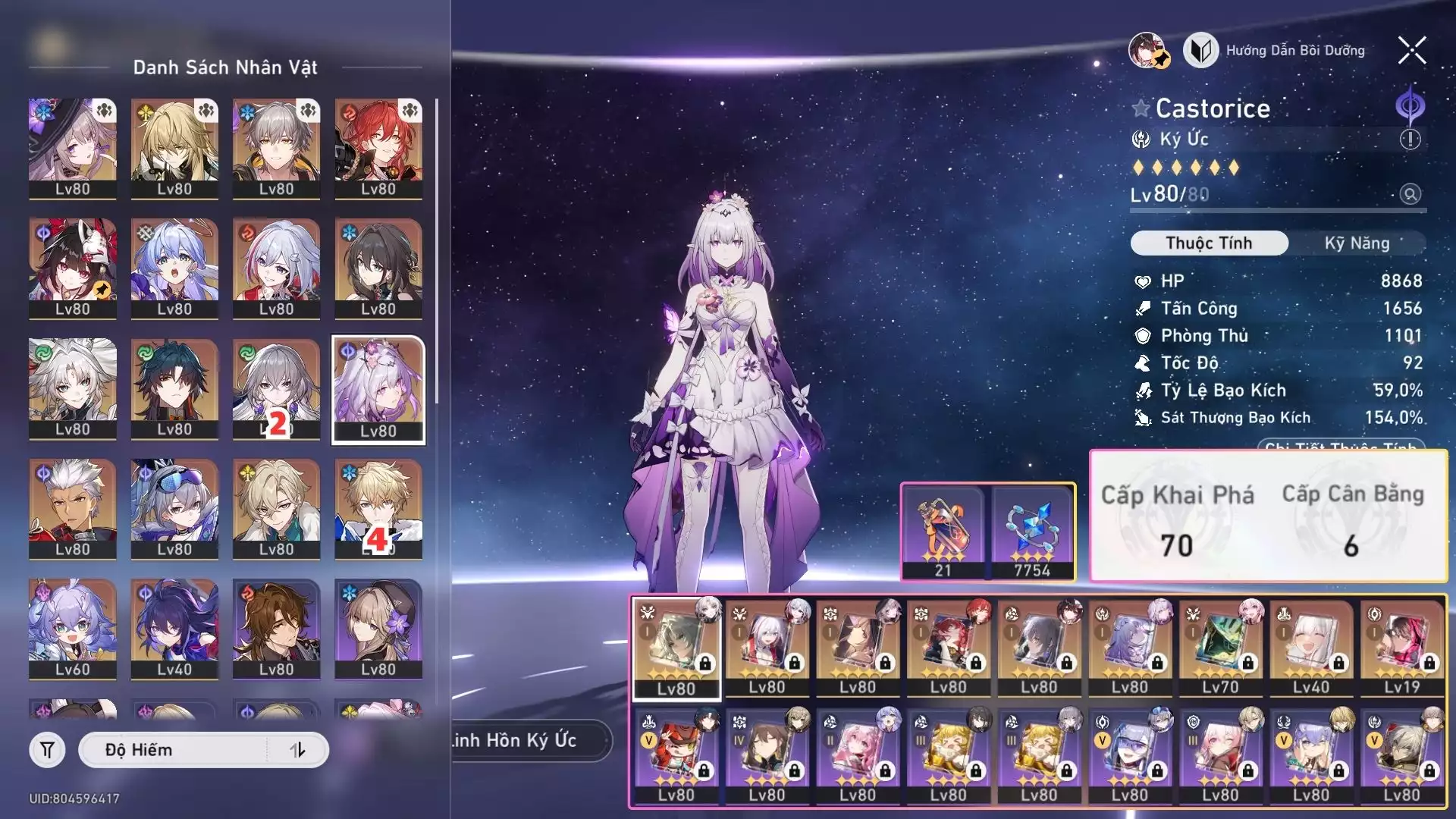Click the character list filter funnel icon
Viewport: 1456px width, 819px height.
47,750
